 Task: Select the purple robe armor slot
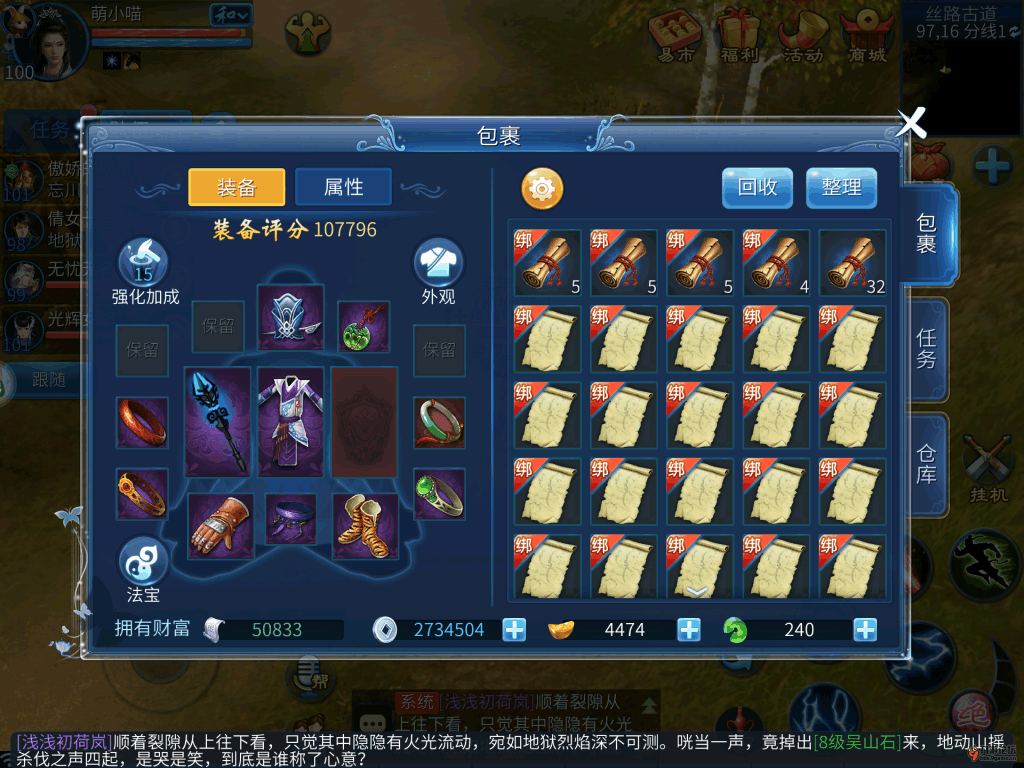click(290, 421)
